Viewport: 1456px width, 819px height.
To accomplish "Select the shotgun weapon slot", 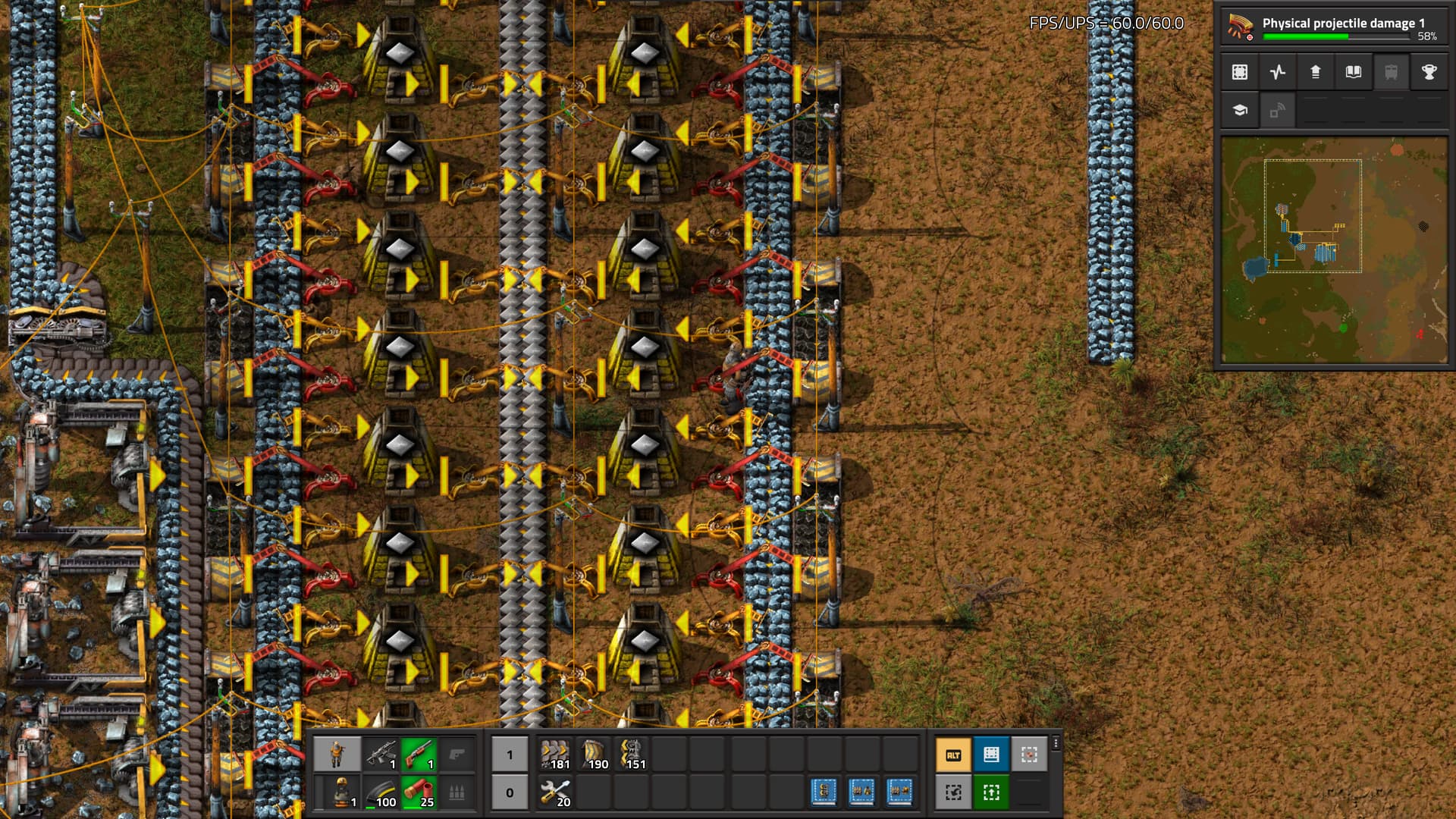I will click(x=419, y=755).
